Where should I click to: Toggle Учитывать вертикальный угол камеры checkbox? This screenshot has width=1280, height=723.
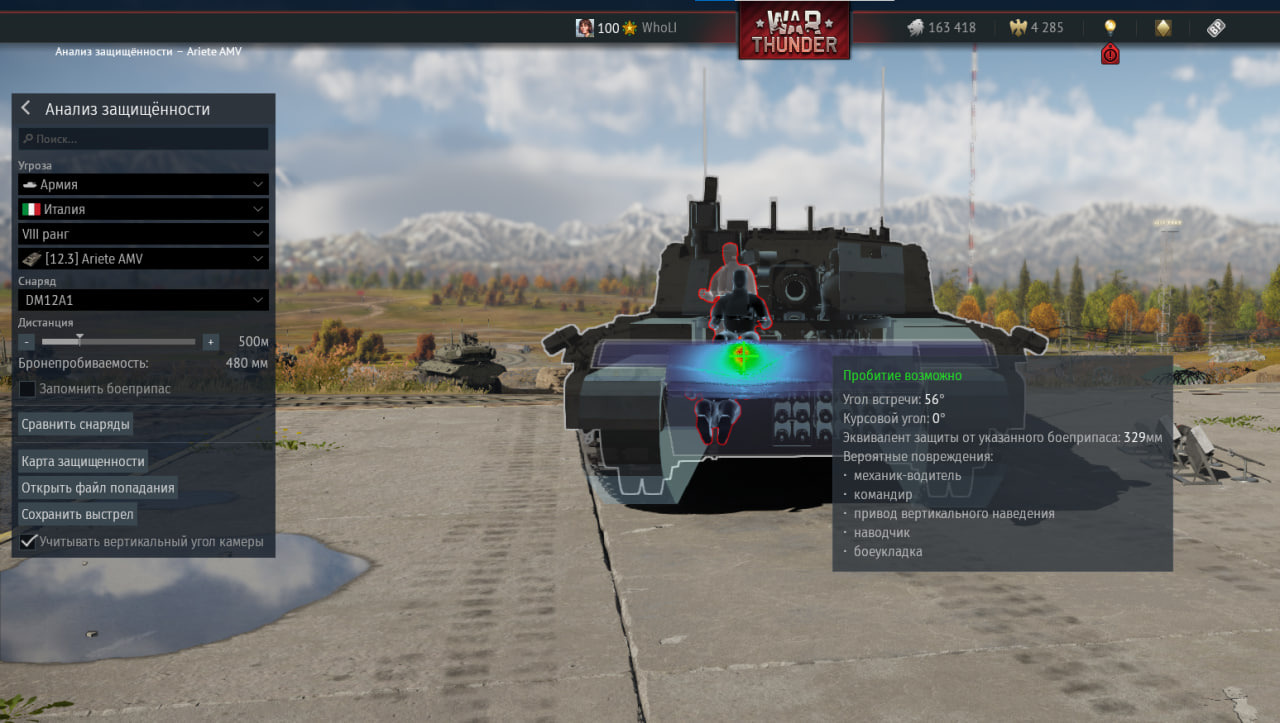click(28, 542)
